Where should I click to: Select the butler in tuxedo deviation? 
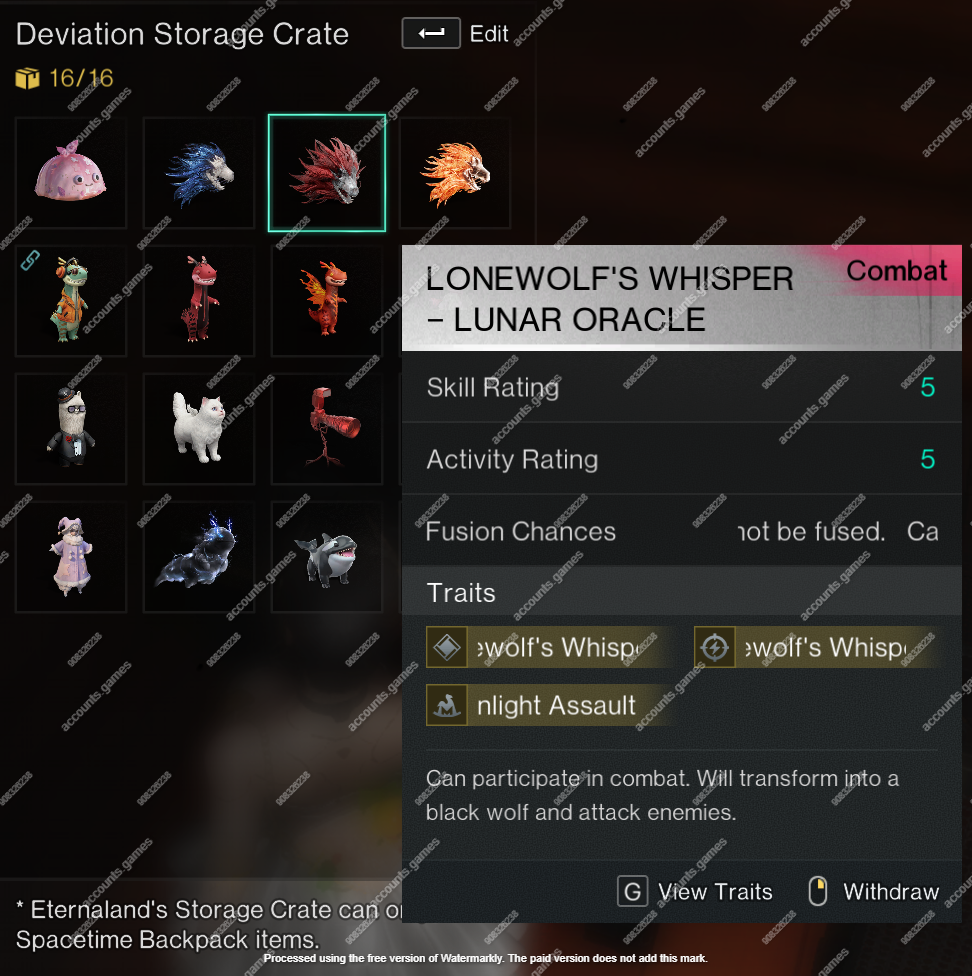pyautogui.click(x=71, y=429)
